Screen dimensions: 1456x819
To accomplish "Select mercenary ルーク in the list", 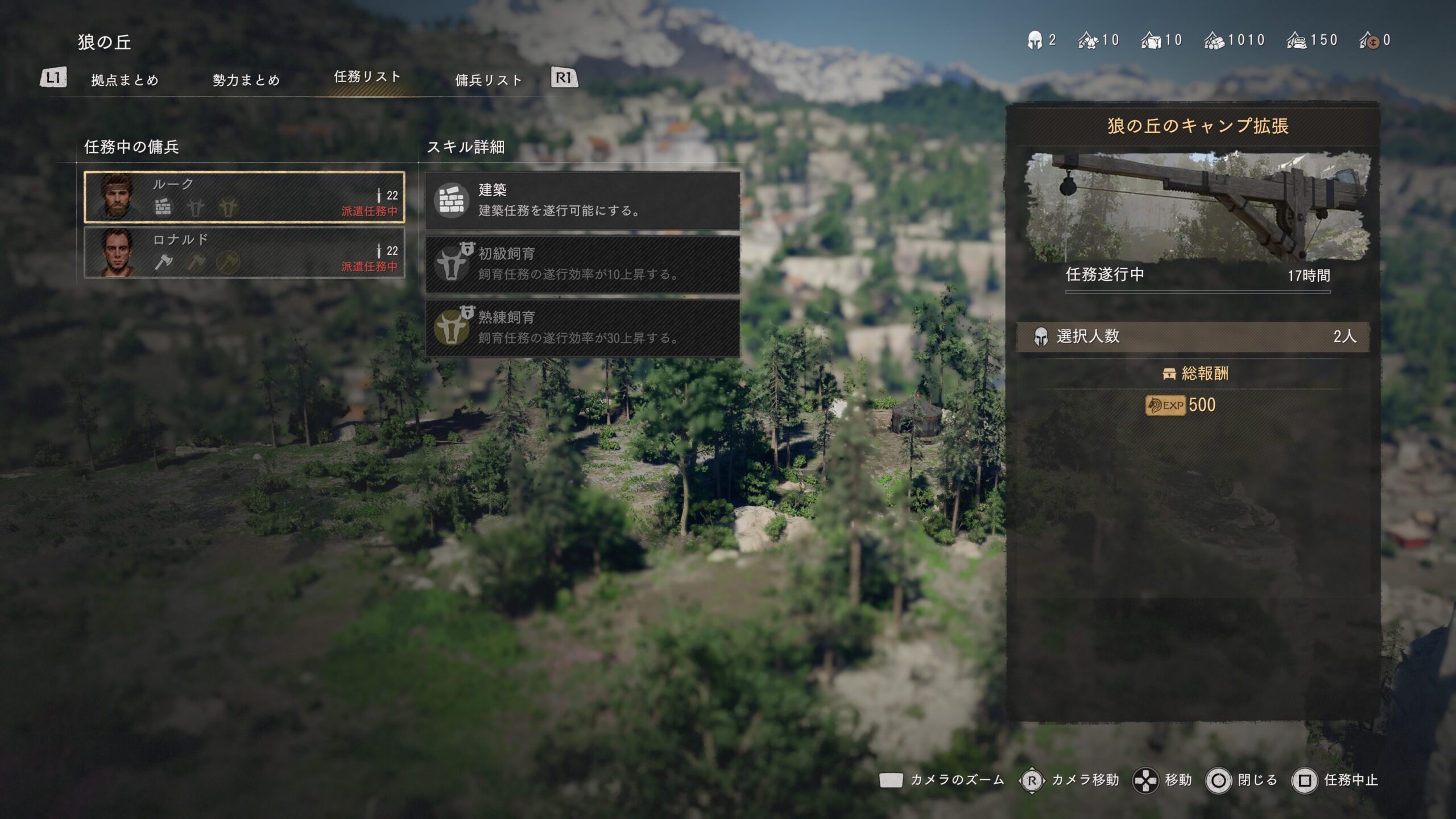I will (x=245, y=197).
